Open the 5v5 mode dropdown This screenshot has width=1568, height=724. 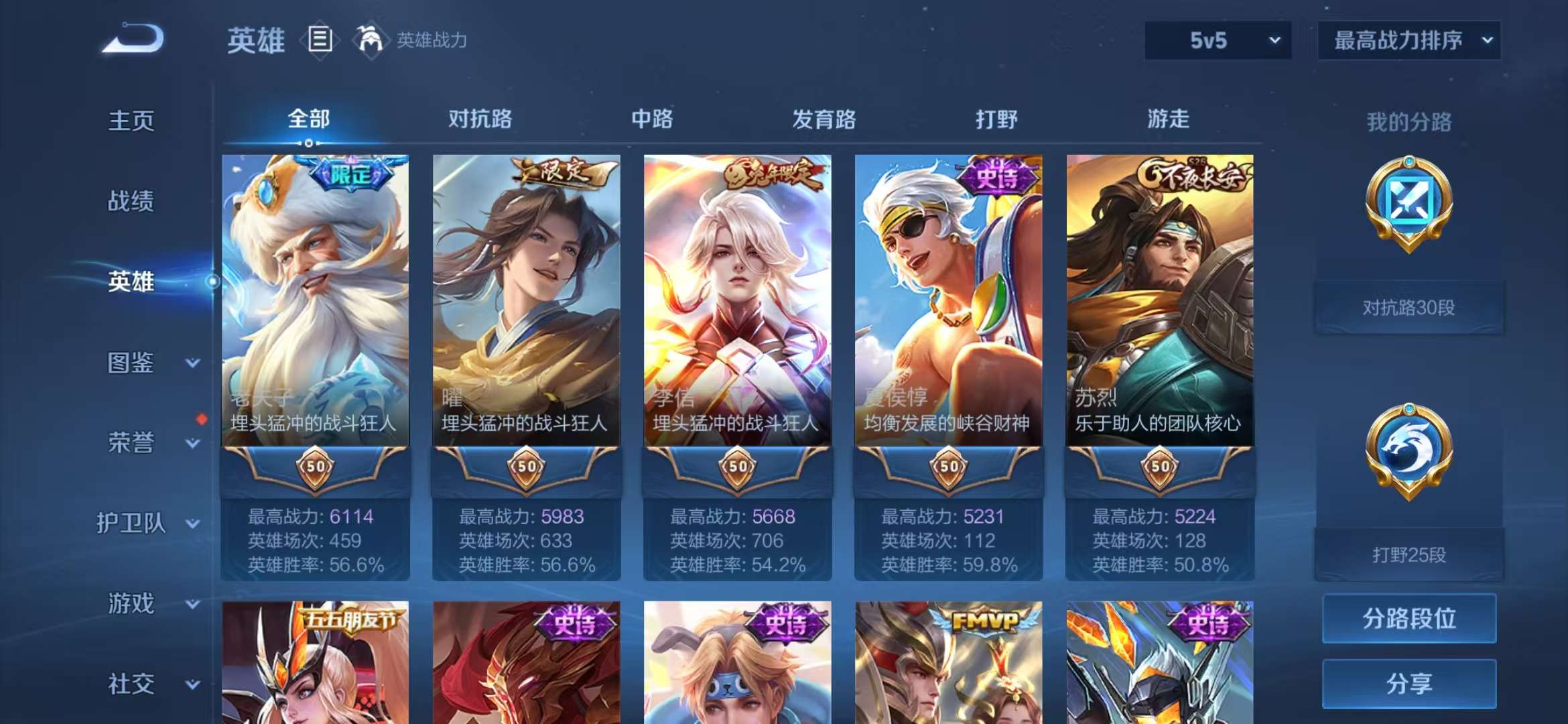[x=1217, y=40]
